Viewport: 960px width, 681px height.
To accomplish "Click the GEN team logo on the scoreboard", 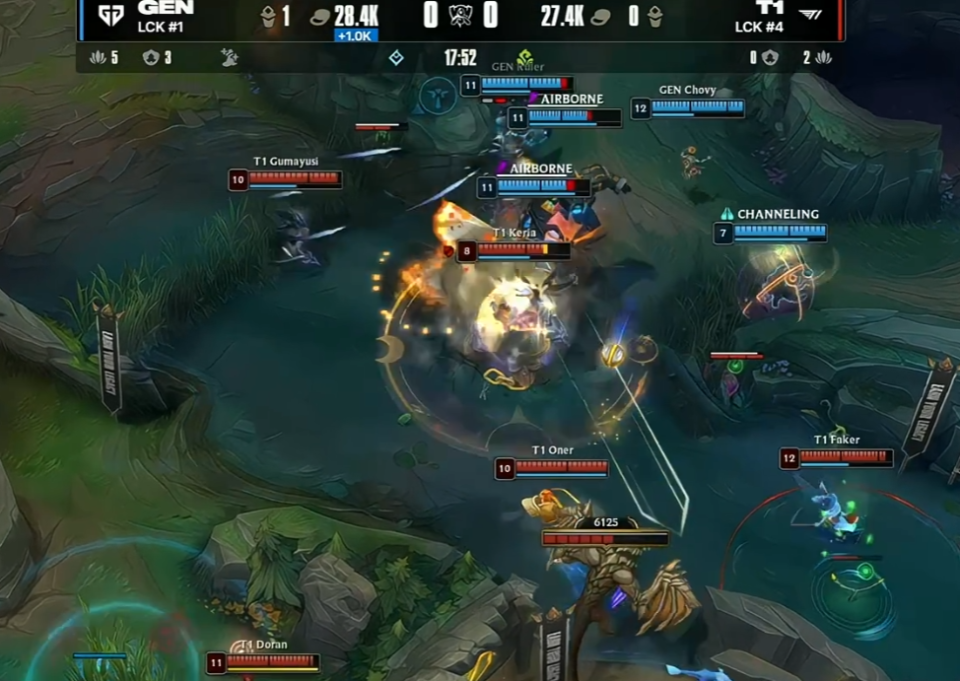I will (x=110, y=16).
